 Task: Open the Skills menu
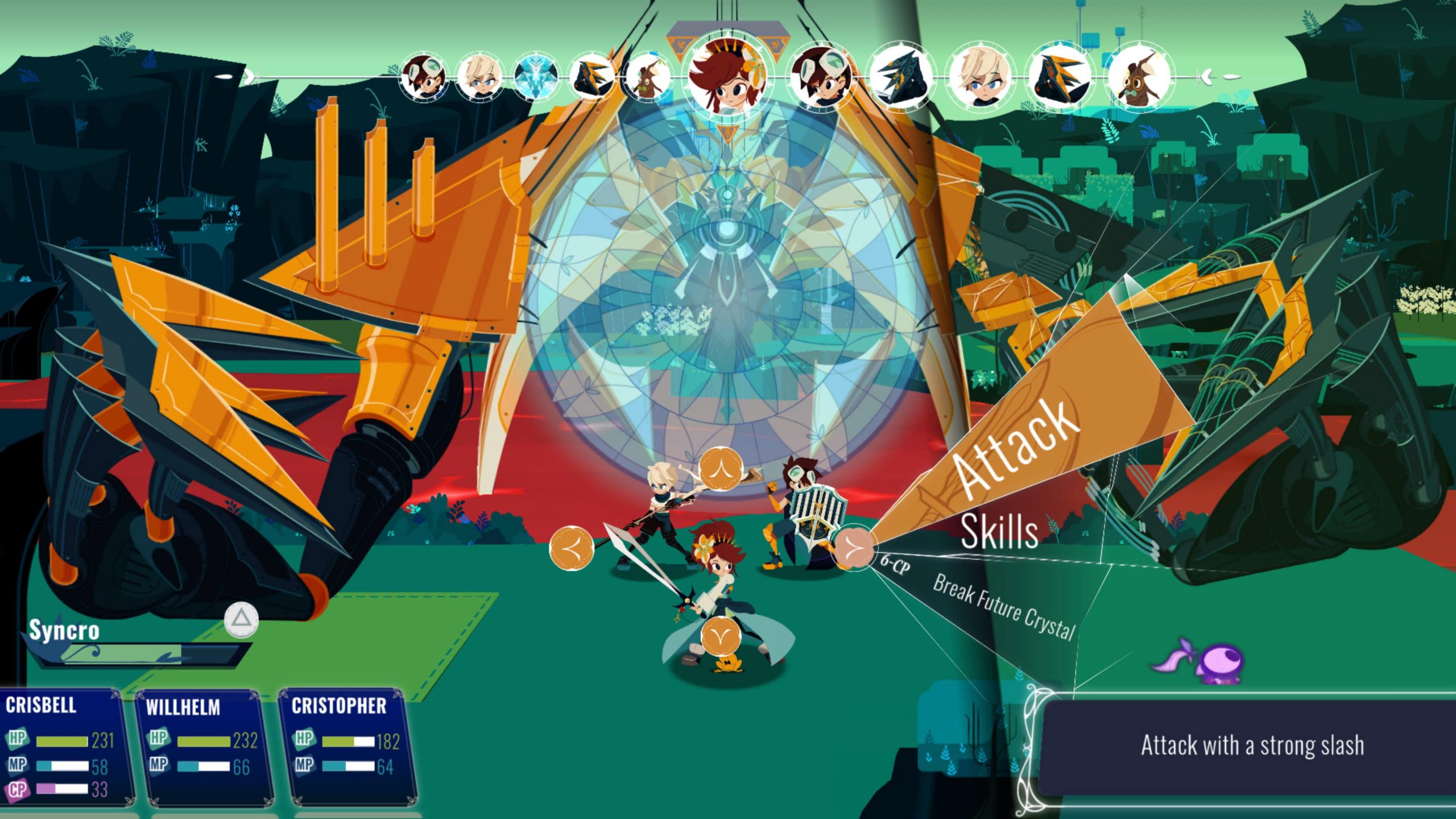(999, 532)
